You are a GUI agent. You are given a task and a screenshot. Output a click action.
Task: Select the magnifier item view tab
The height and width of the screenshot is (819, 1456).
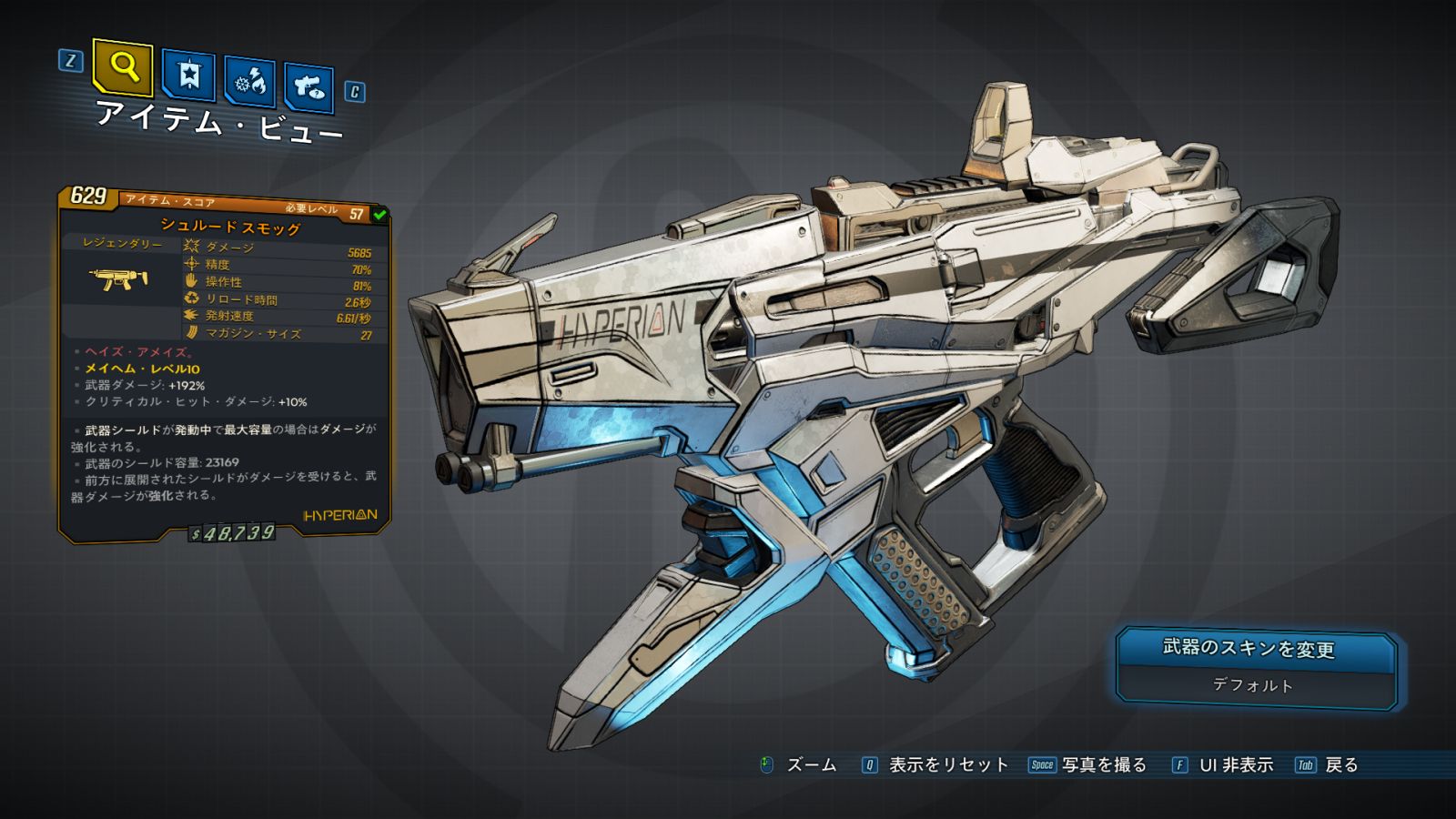(123, 66)
